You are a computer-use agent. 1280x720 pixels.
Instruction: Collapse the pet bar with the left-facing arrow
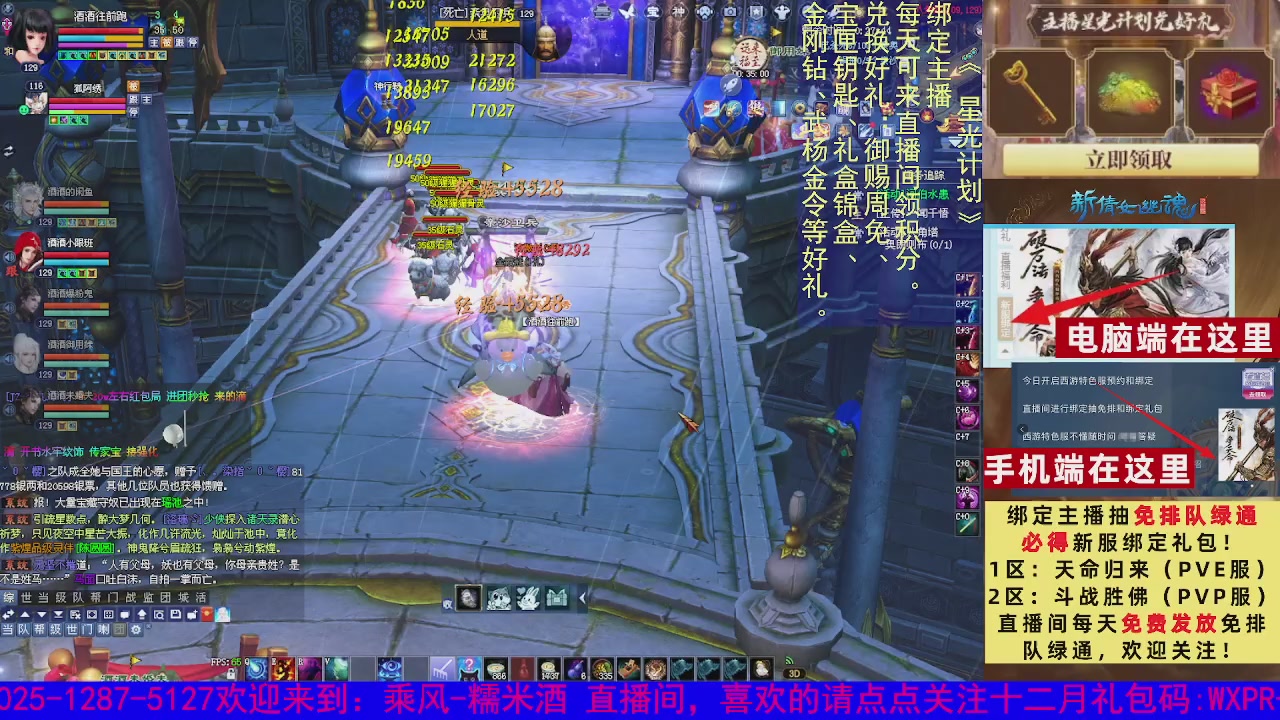pyautogui.click(x=582, y=599)
